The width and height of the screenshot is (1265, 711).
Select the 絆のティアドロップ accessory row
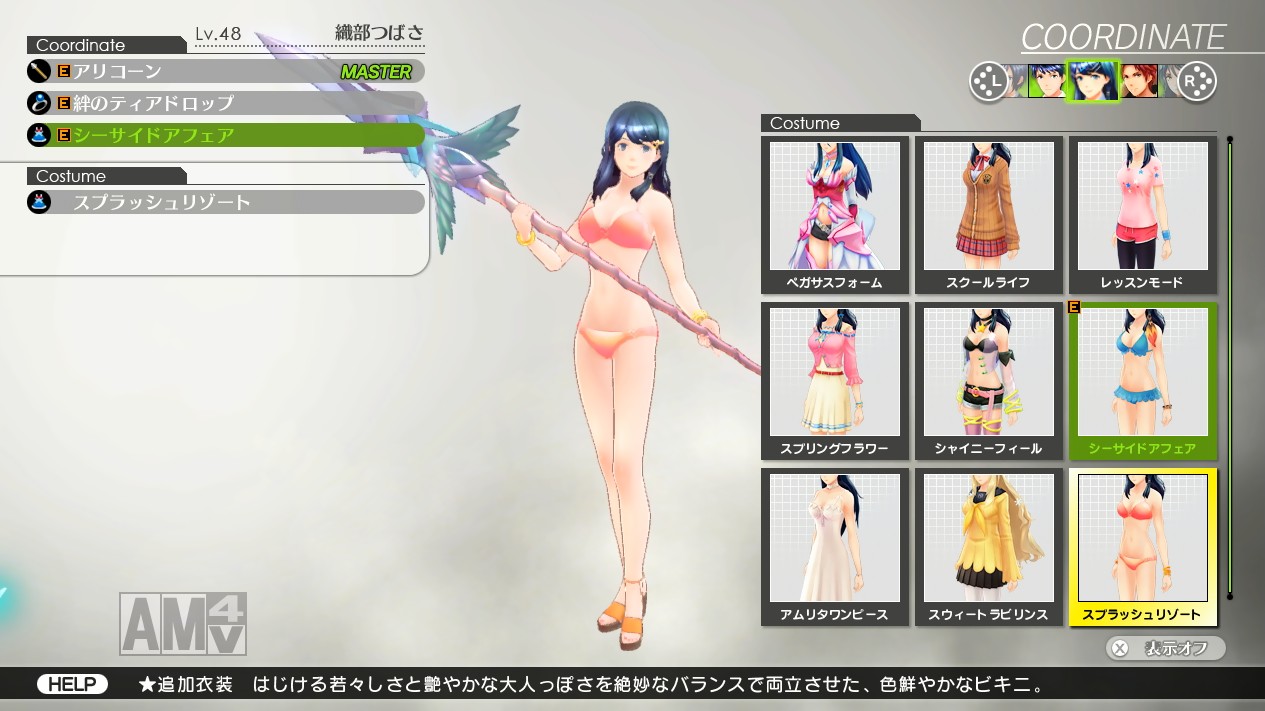coord(226,103)
